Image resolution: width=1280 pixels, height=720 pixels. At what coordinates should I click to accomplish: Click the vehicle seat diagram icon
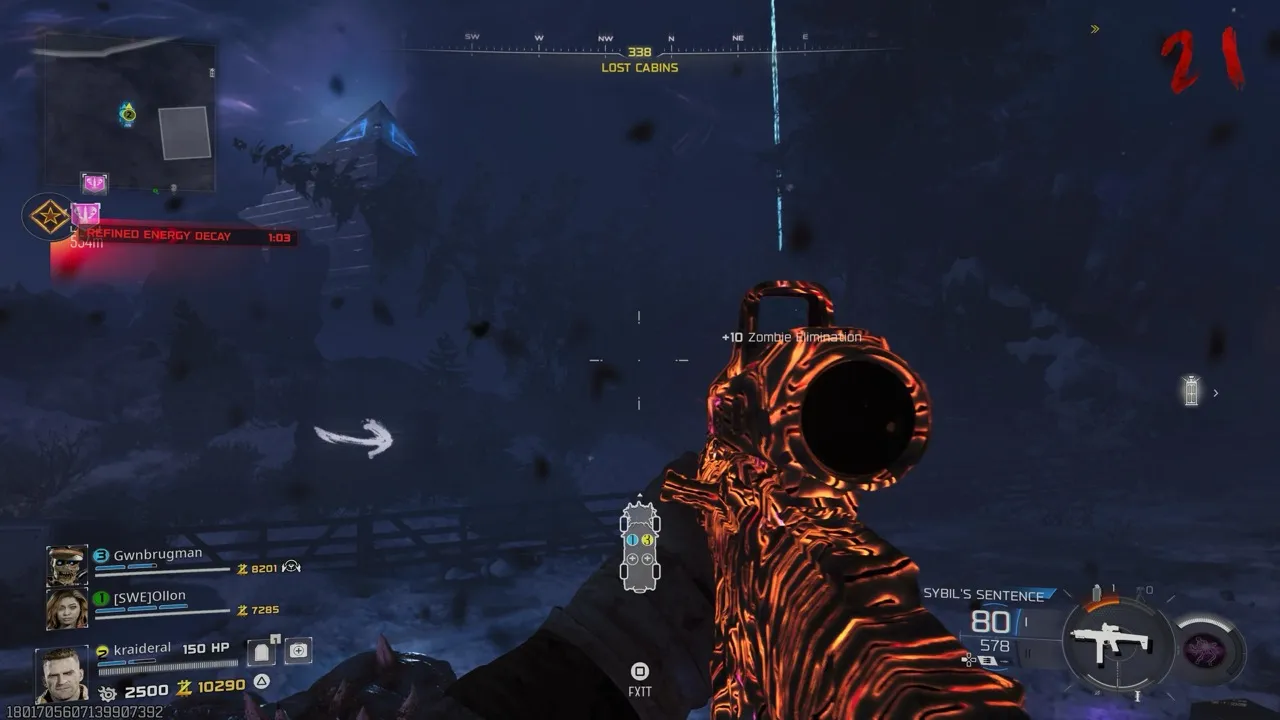point(640,546)
